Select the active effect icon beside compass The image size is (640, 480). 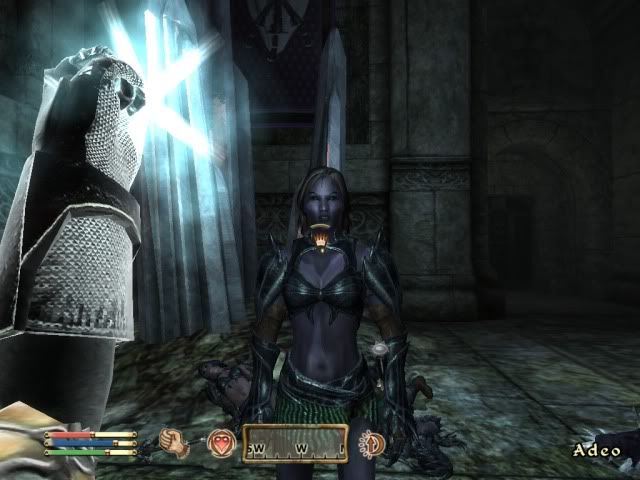click(371, 441)
